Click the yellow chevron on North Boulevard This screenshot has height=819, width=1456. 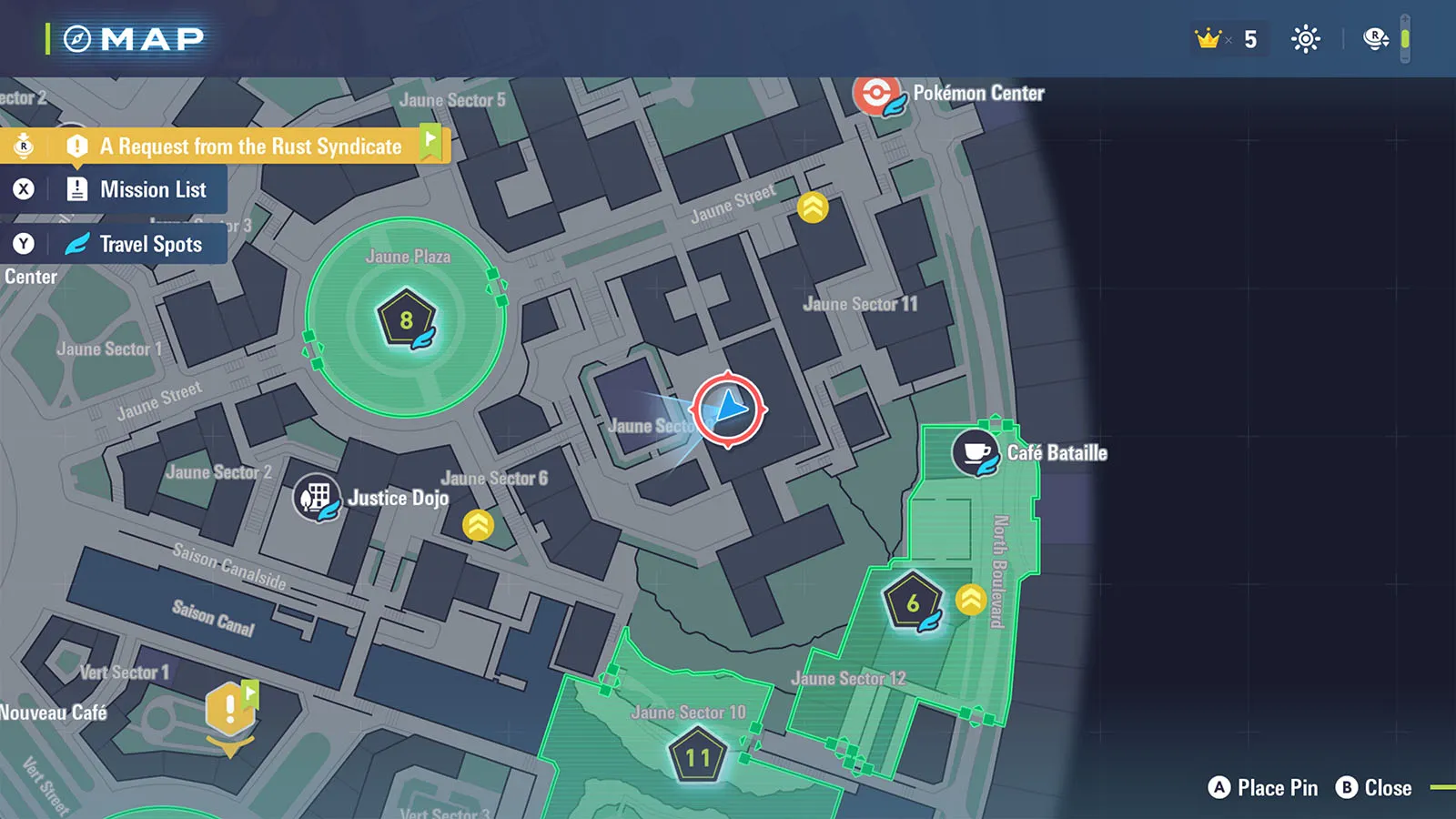[x=971, y=600]
